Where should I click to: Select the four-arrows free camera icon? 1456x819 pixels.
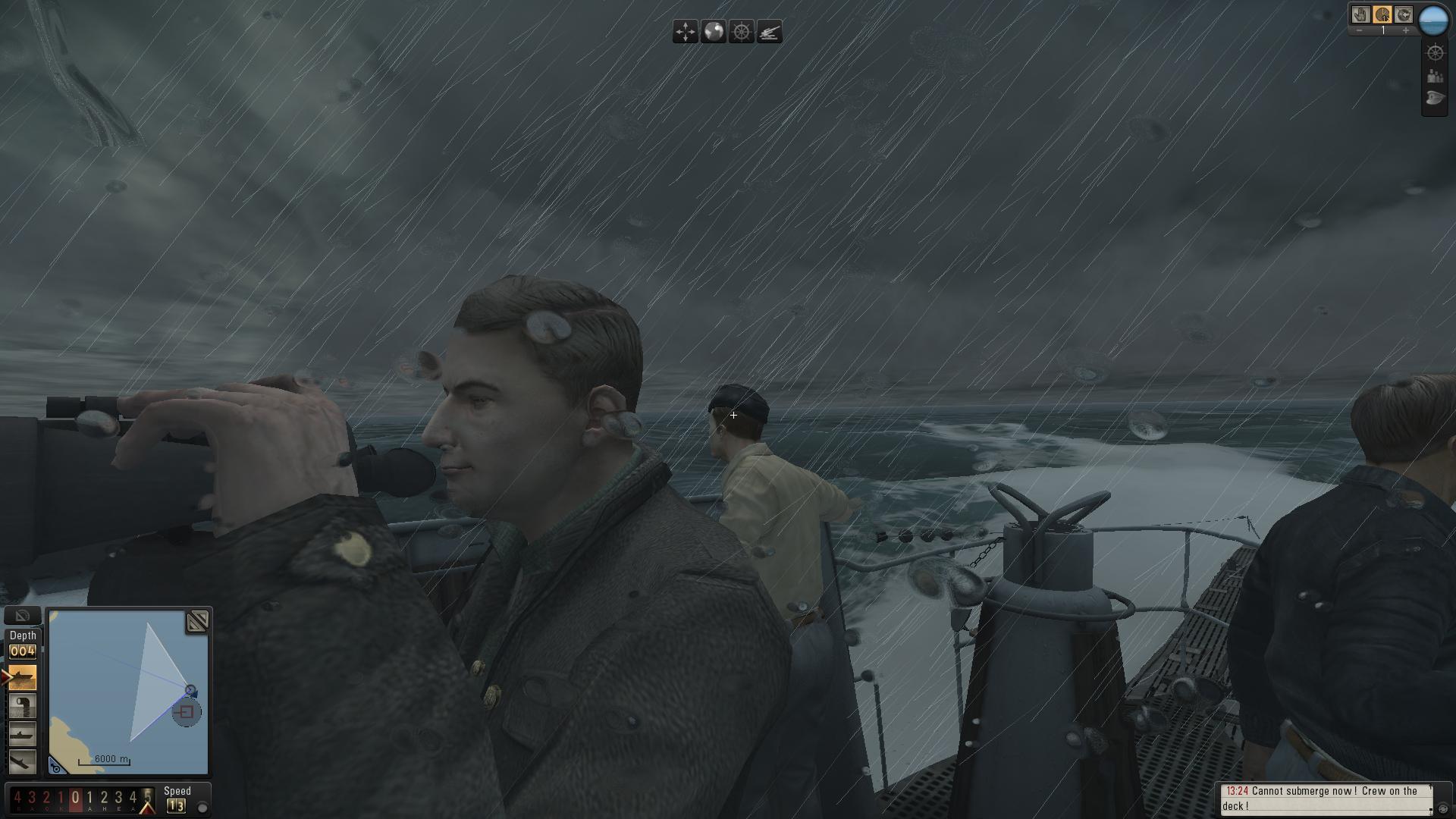click(x=686, y=32)
